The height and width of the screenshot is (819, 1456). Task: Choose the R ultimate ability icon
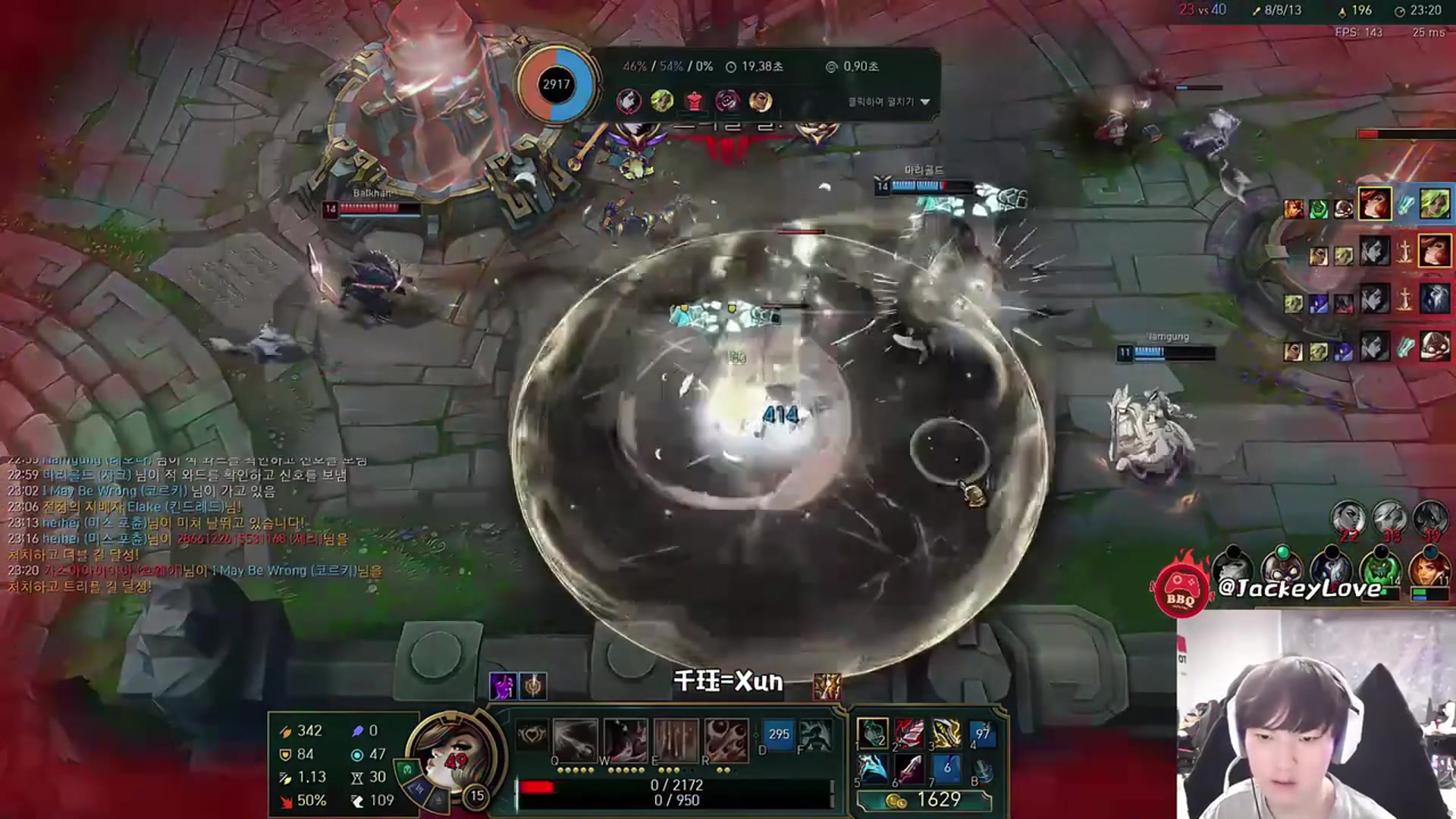point(726,740)
